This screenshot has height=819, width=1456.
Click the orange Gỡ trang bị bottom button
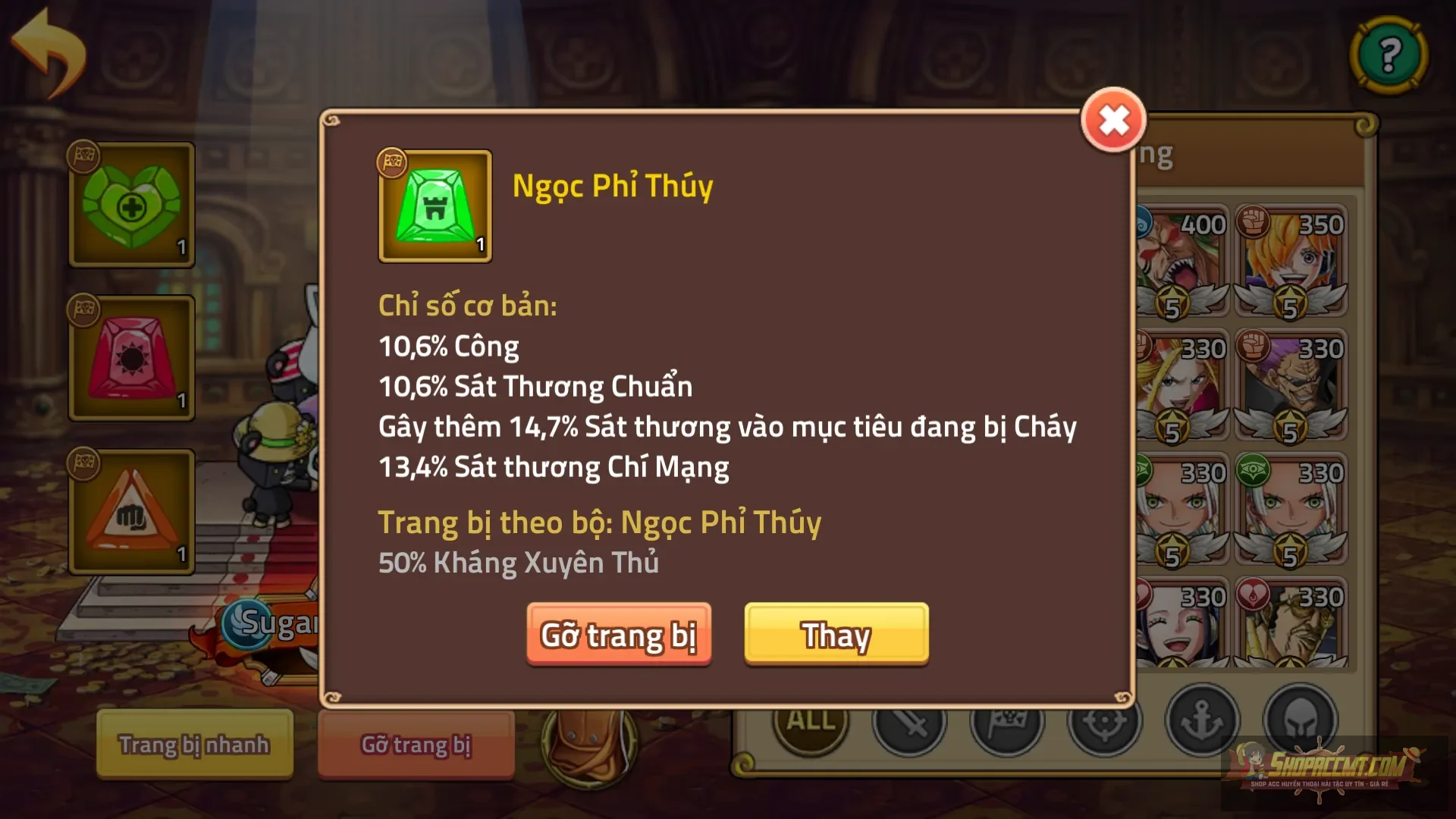416,745
